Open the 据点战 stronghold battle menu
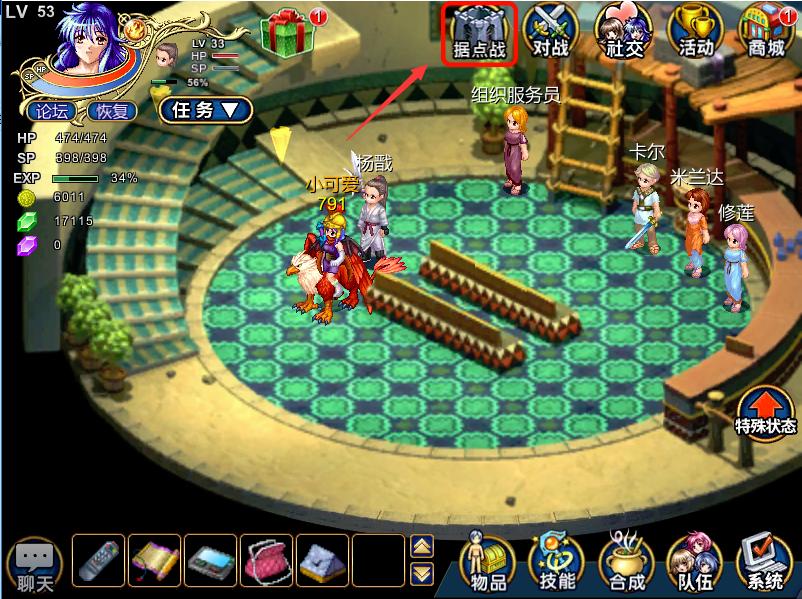802x599 pixels. tap(479, 33)
